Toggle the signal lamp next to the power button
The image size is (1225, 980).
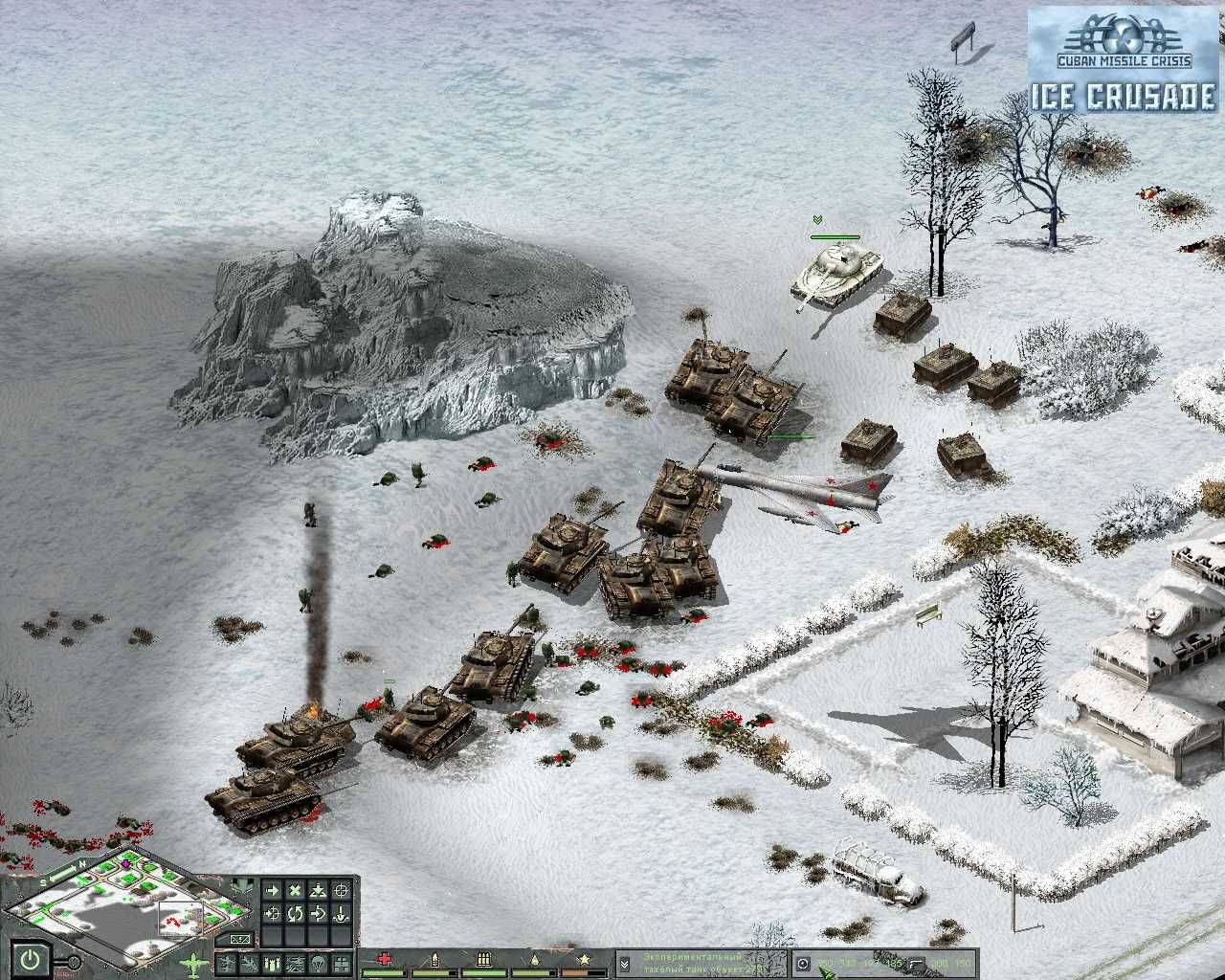pyautogui.click(x=74, y=962)
